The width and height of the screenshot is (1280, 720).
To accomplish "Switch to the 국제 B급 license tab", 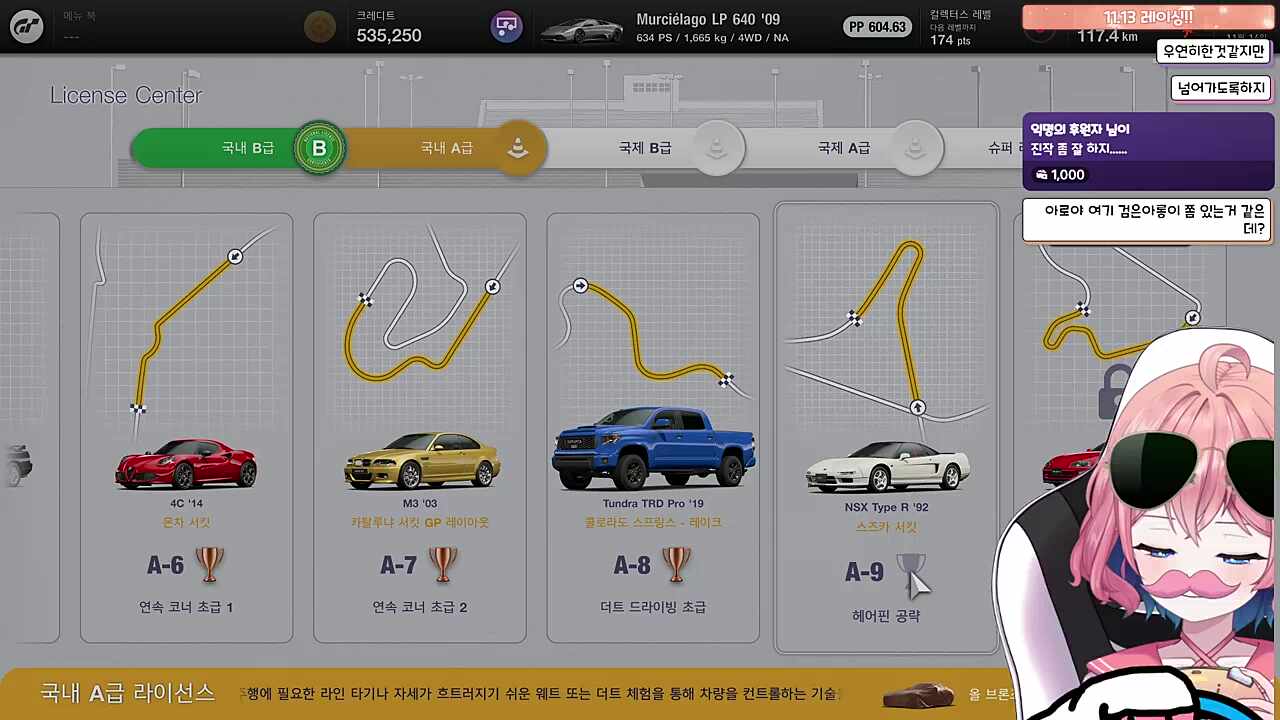I will [x=644, y=147].
